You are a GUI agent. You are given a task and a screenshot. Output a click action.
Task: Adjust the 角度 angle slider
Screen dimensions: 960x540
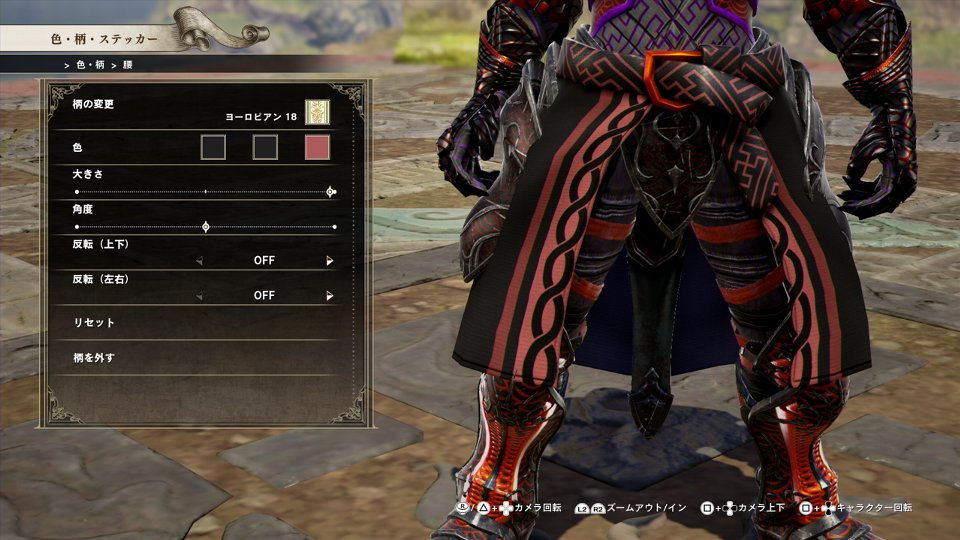pos(206,227)
